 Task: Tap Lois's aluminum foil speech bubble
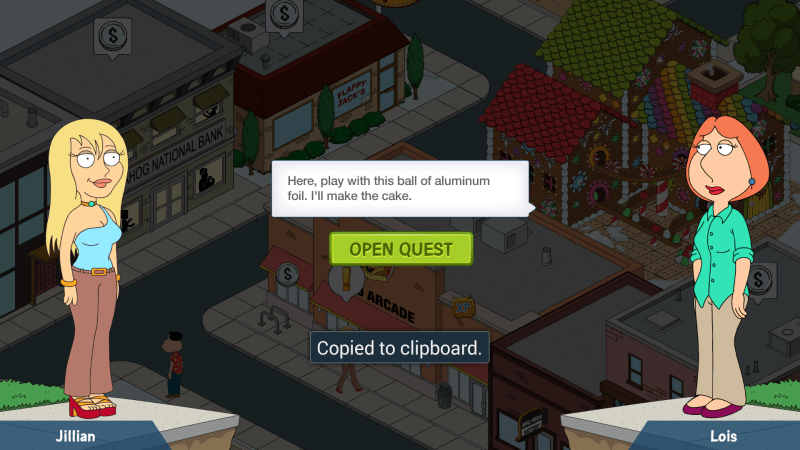(x=400, y=188)
